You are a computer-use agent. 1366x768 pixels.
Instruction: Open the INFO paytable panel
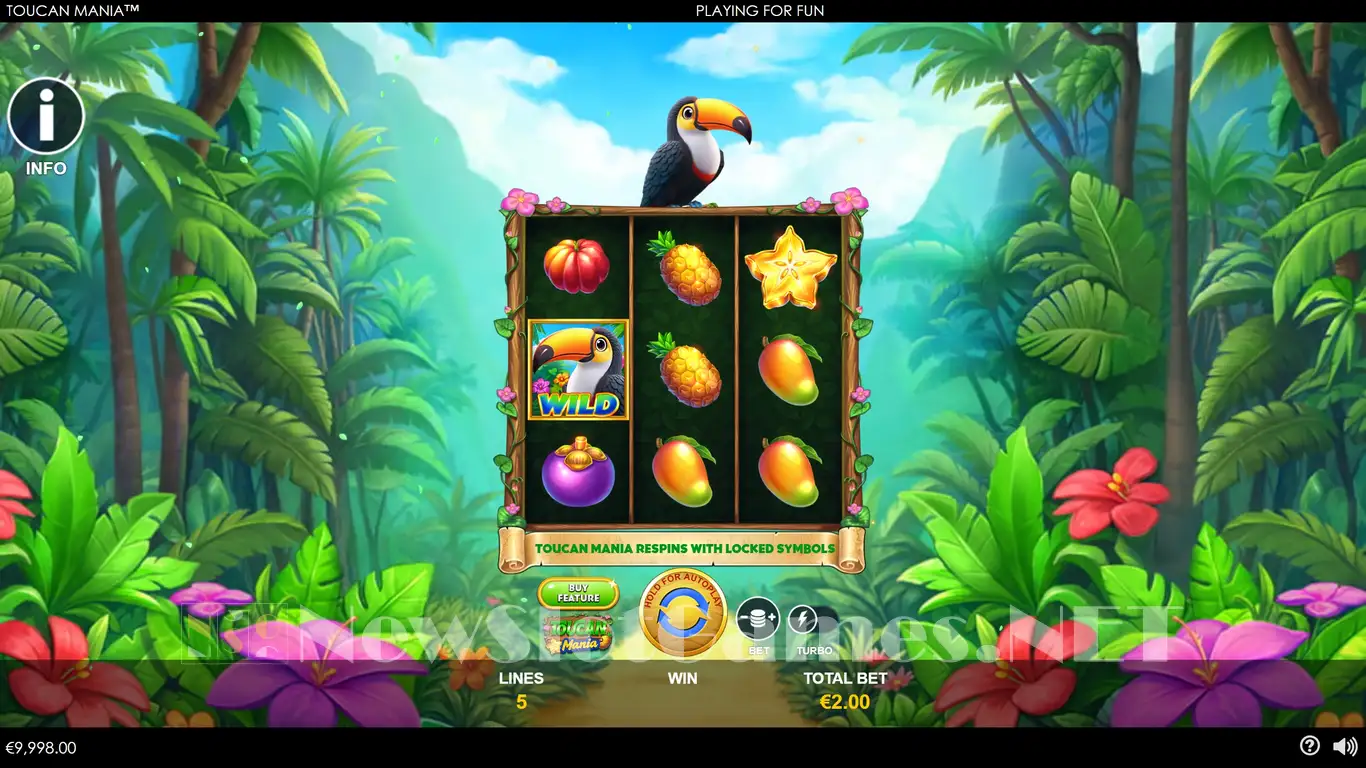tap(46, 118)
